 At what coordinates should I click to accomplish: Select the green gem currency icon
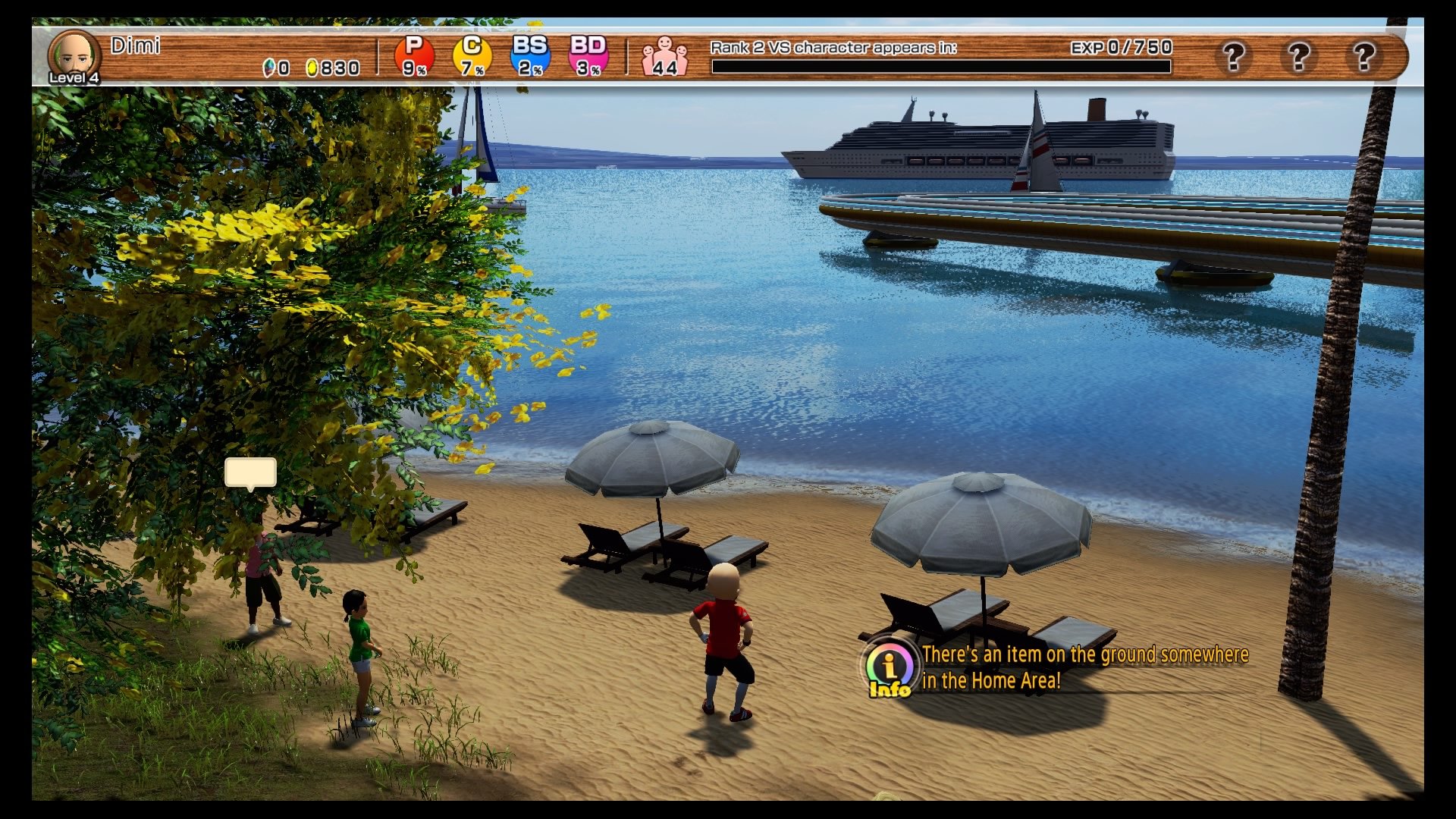click(268, 68)
